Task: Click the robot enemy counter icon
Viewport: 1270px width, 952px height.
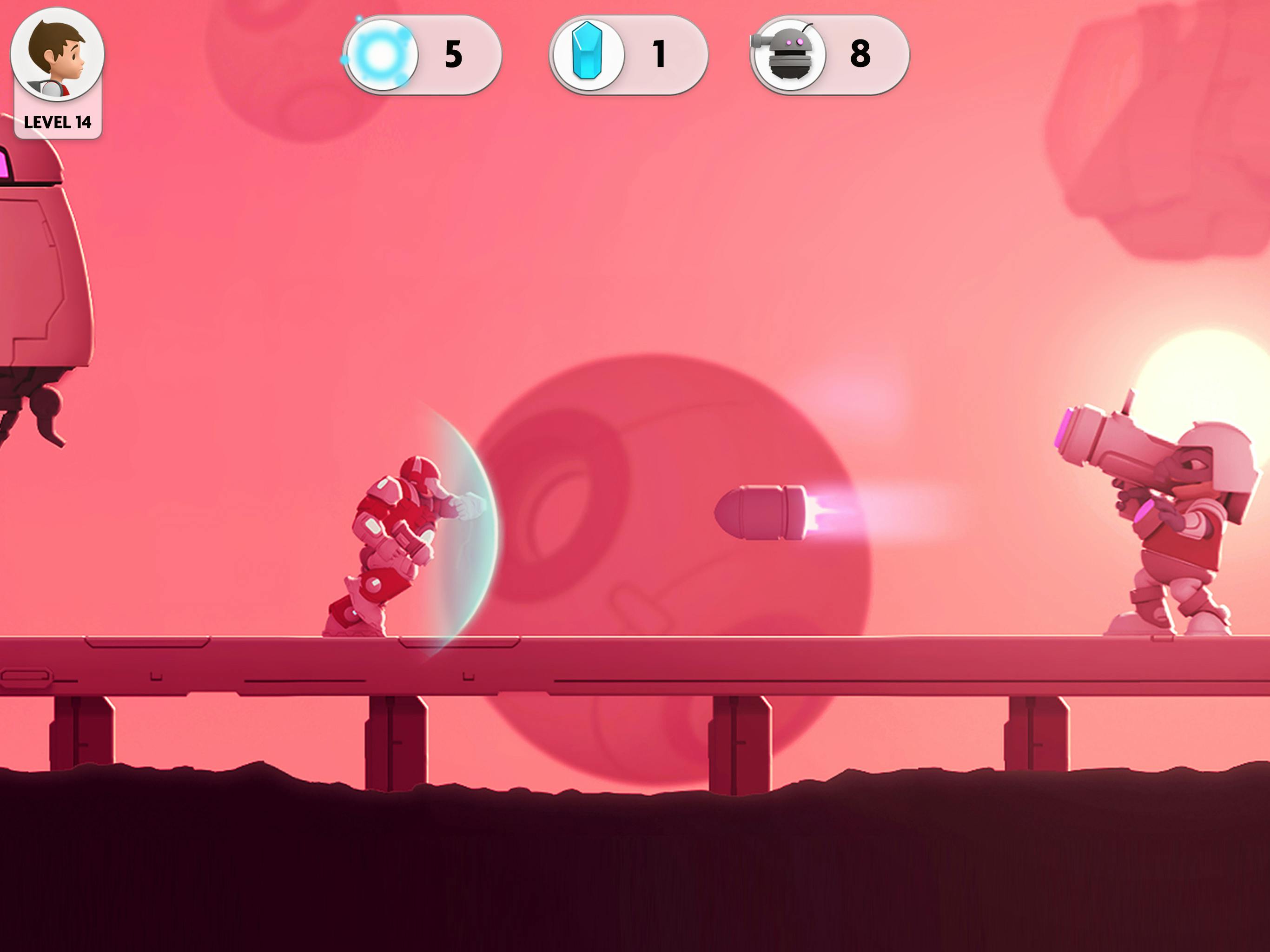Action: tap(788, 55)
